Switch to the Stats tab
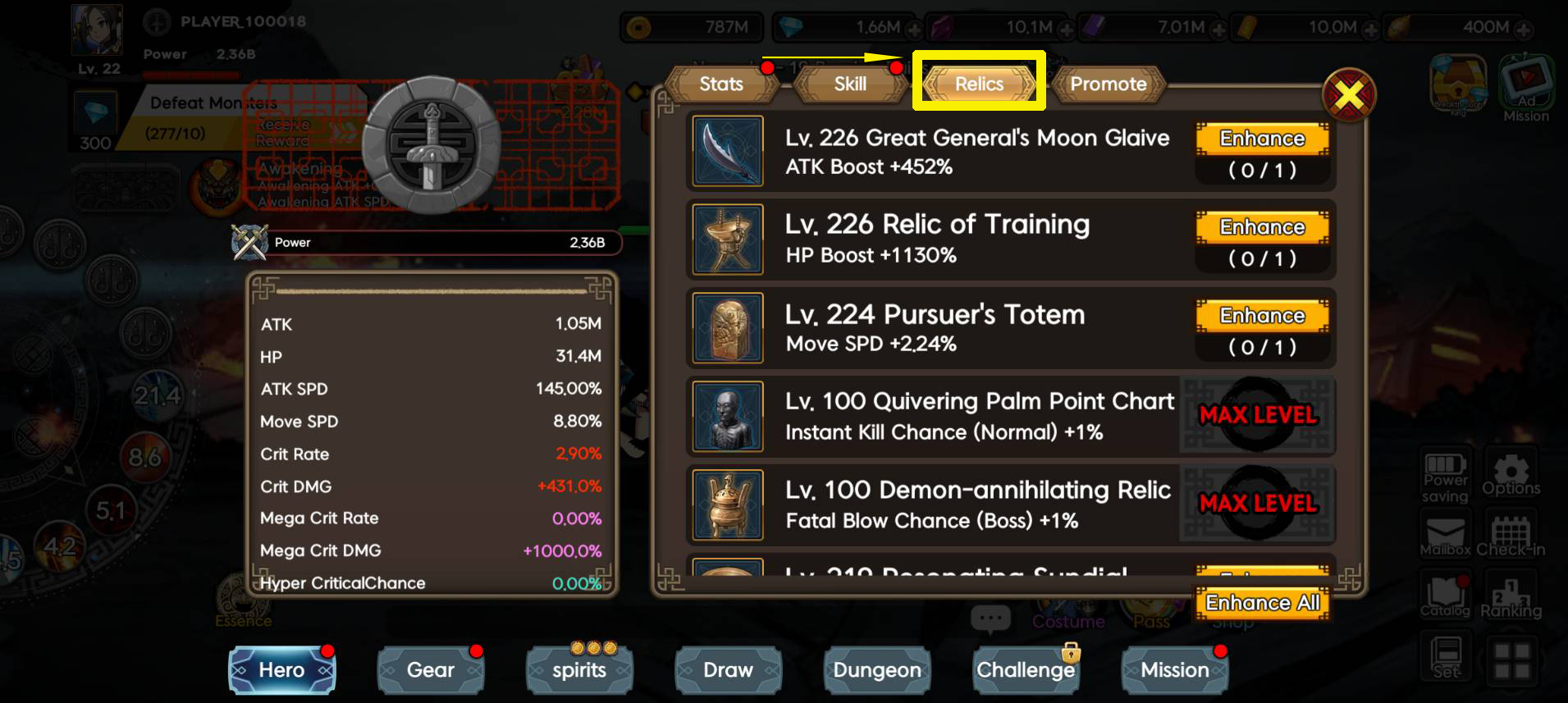1568x703 pixels. [x=720, y=84]
